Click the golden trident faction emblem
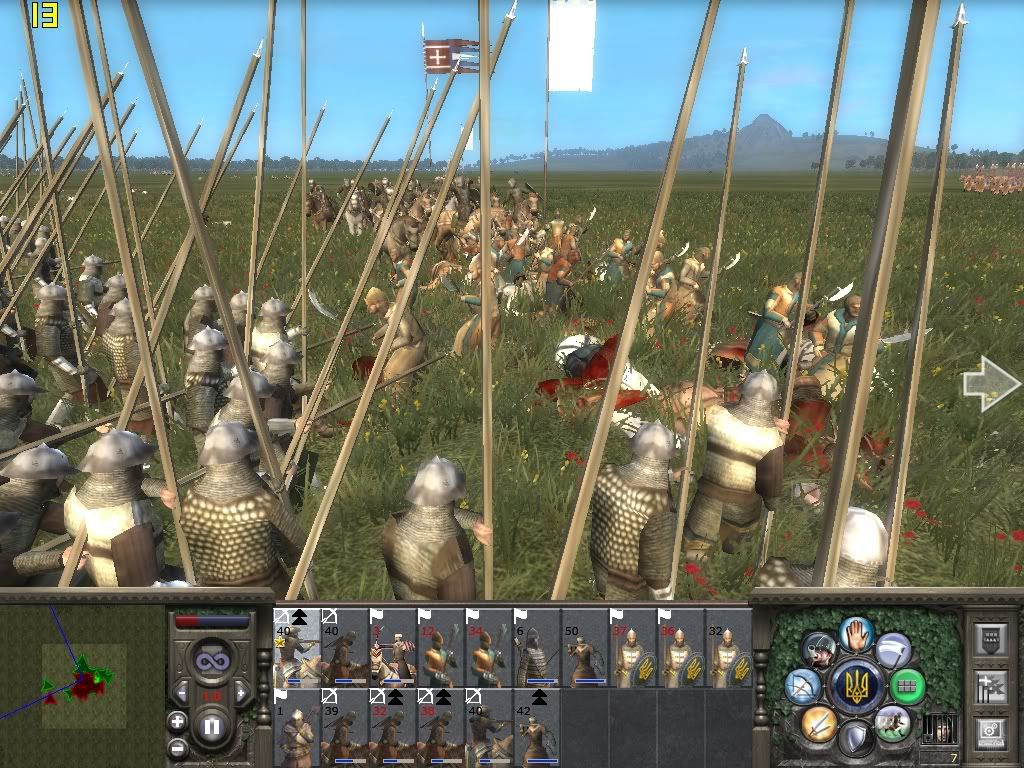1024x768 pixels. (x=856, y=686)
